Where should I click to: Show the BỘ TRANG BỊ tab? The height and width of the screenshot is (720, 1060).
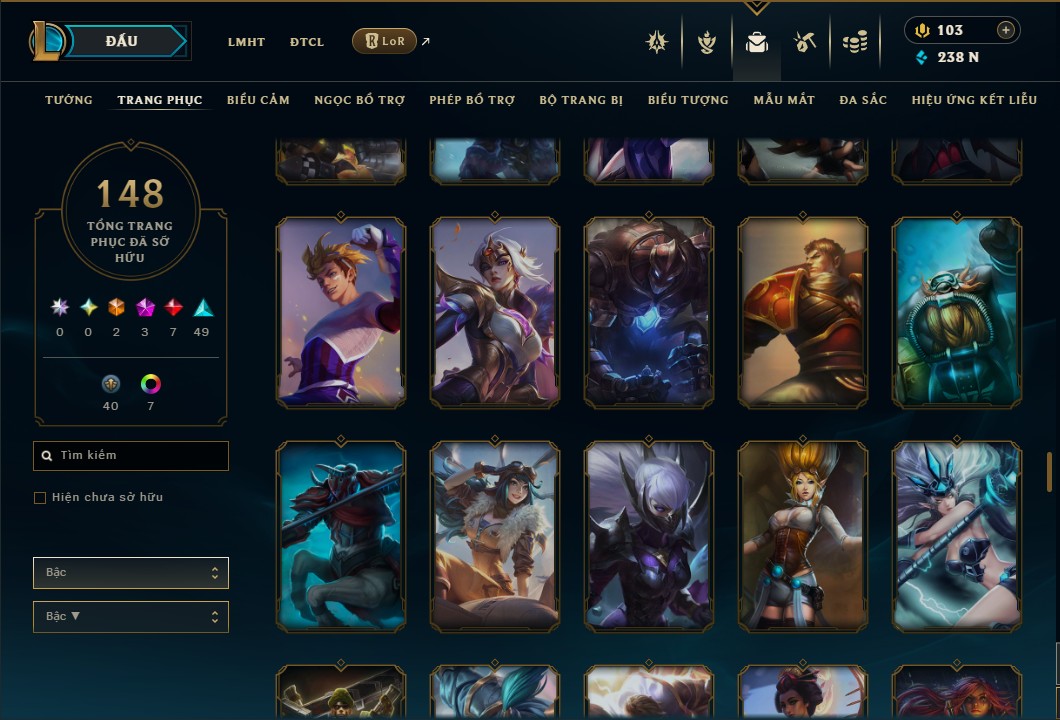click(581, 100)
